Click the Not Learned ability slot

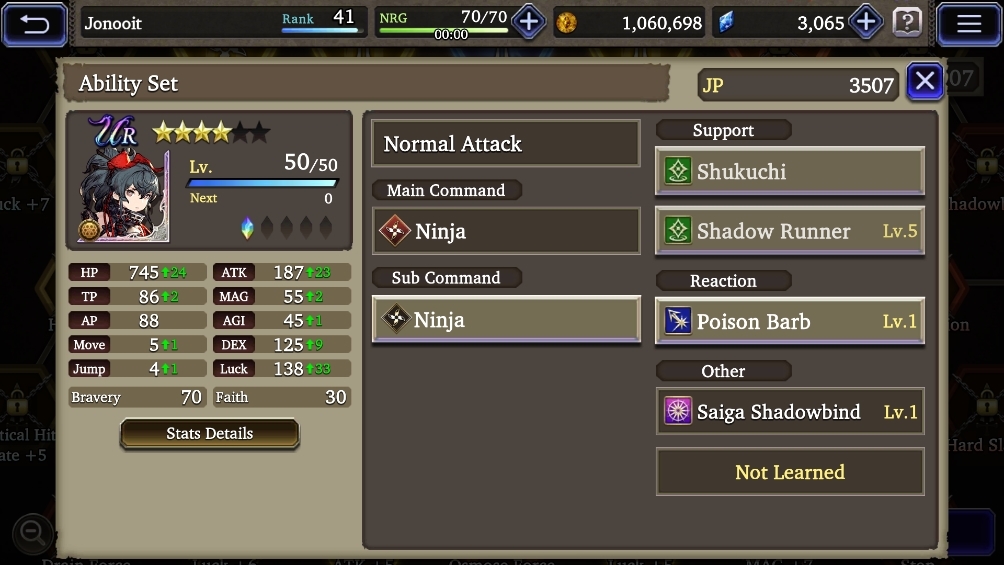tap(789, 472)
